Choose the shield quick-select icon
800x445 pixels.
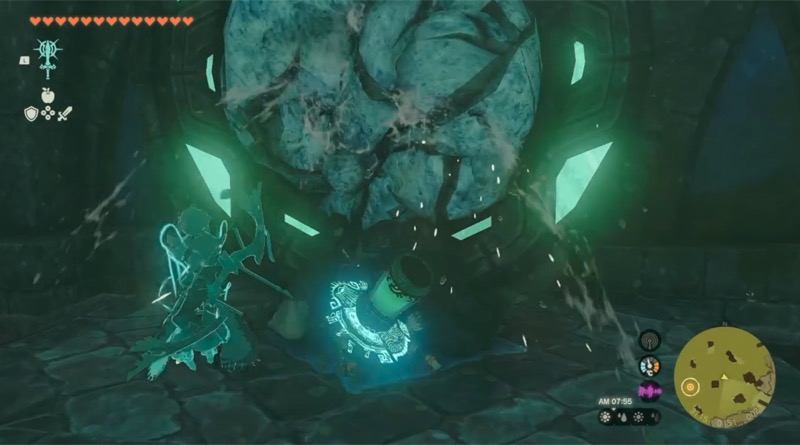click(x=31, y=114)
